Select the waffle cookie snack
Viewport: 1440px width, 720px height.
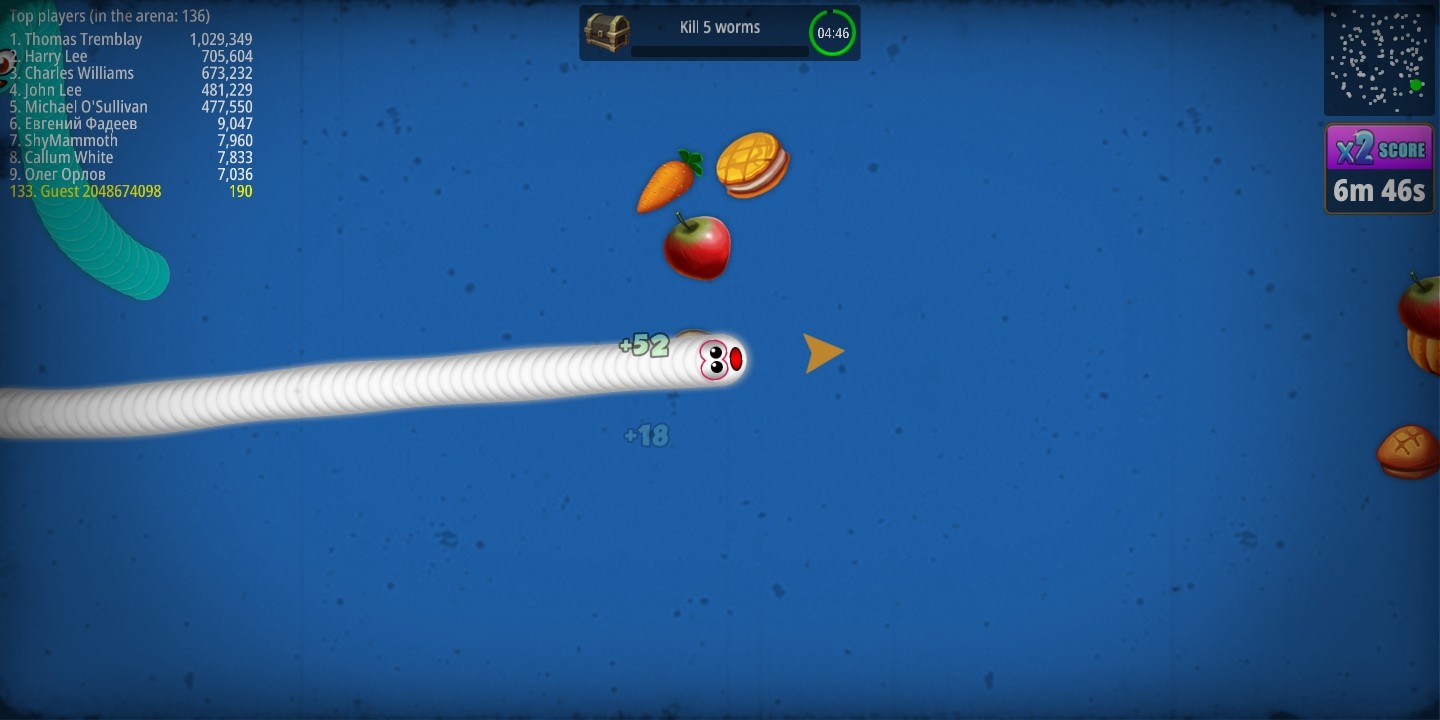752,163
